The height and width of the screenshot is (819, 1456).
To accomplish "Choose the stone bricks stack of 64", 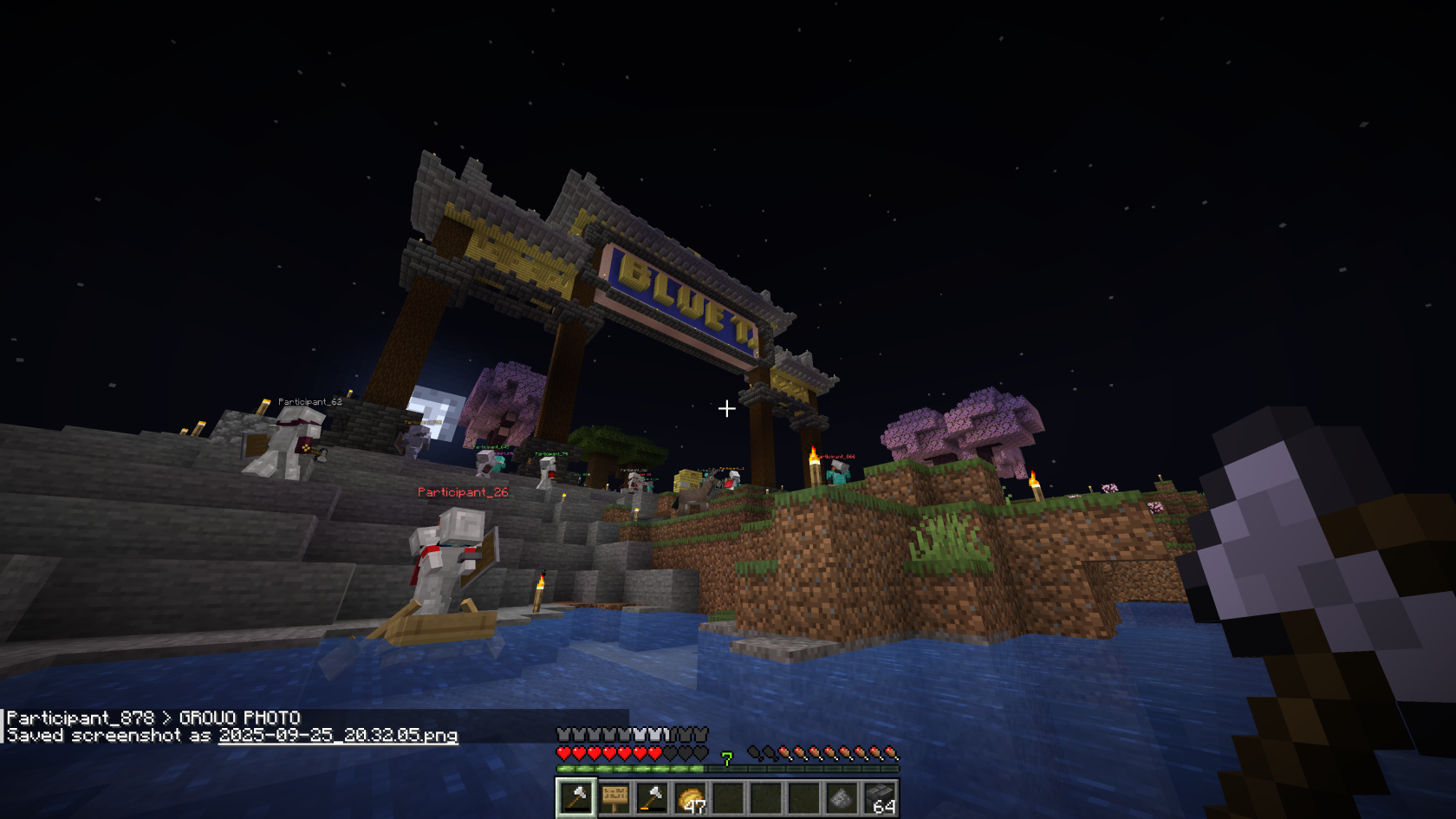I will click(880, 798).
